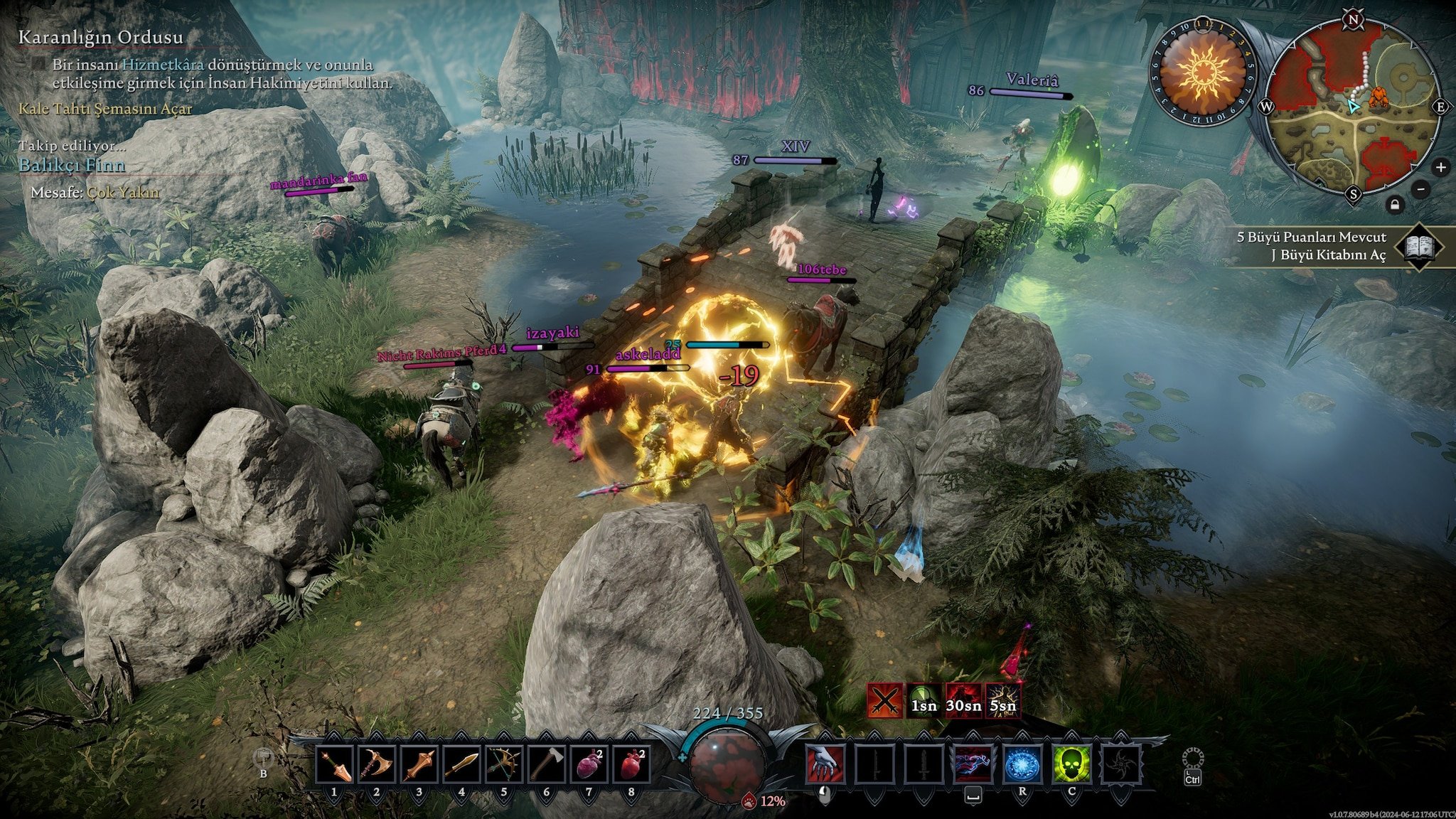Image resolution: width=1456 pixels, height=819 pixels.
Task: Zoom in the minimap with the plus button
Action: [1440, 168]
